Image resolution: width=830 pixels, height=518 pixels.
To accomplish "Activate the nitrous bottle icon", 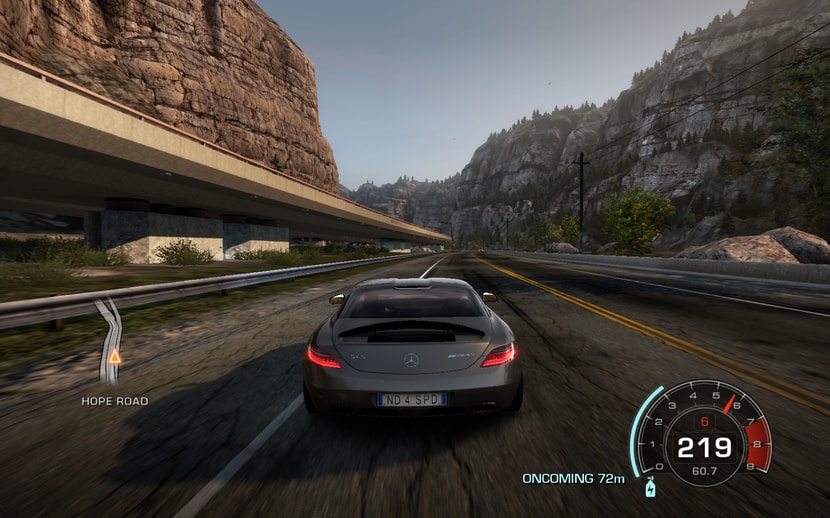I will 652,489.
